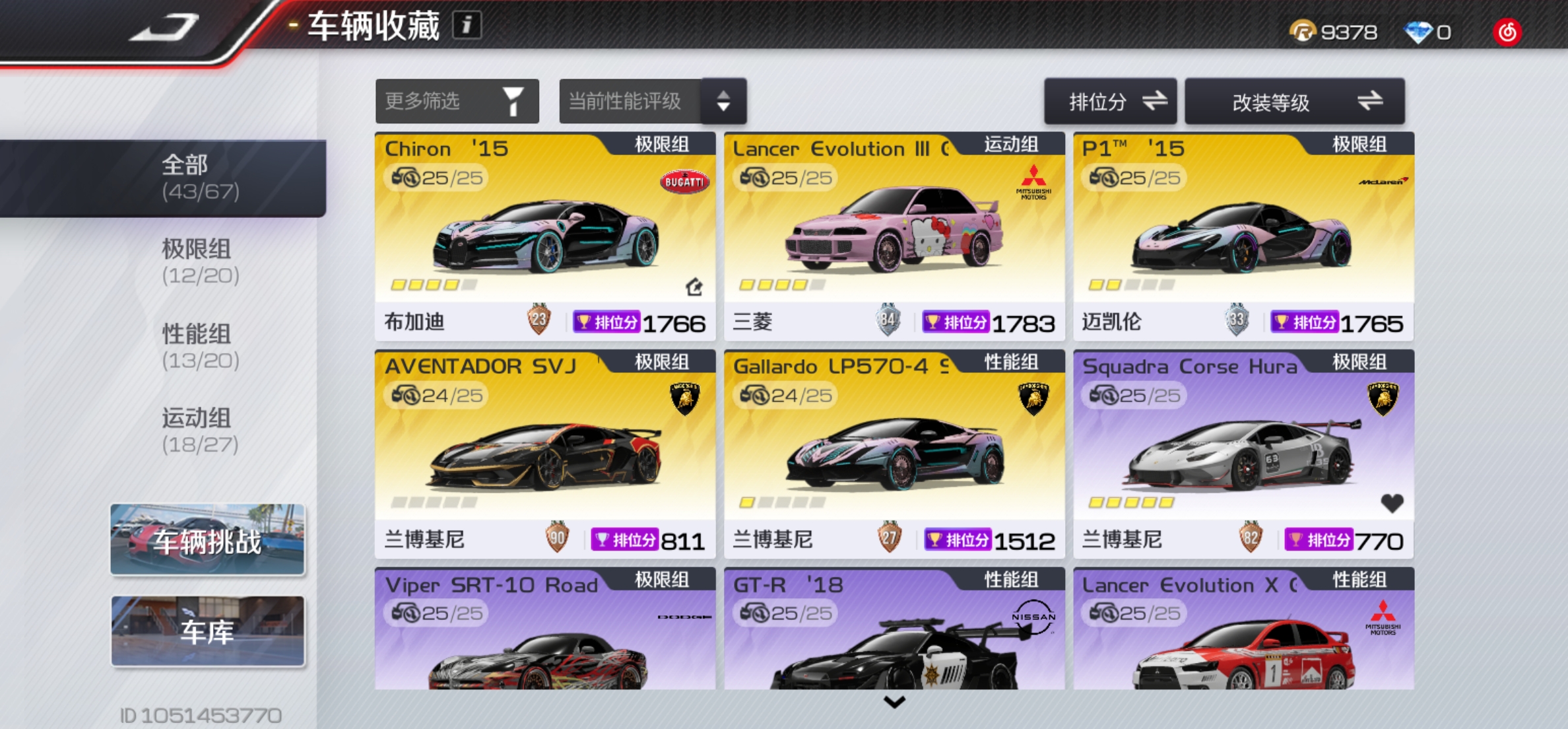
Task: Switch to the 运动组 tab
Action: pos(197,431)
